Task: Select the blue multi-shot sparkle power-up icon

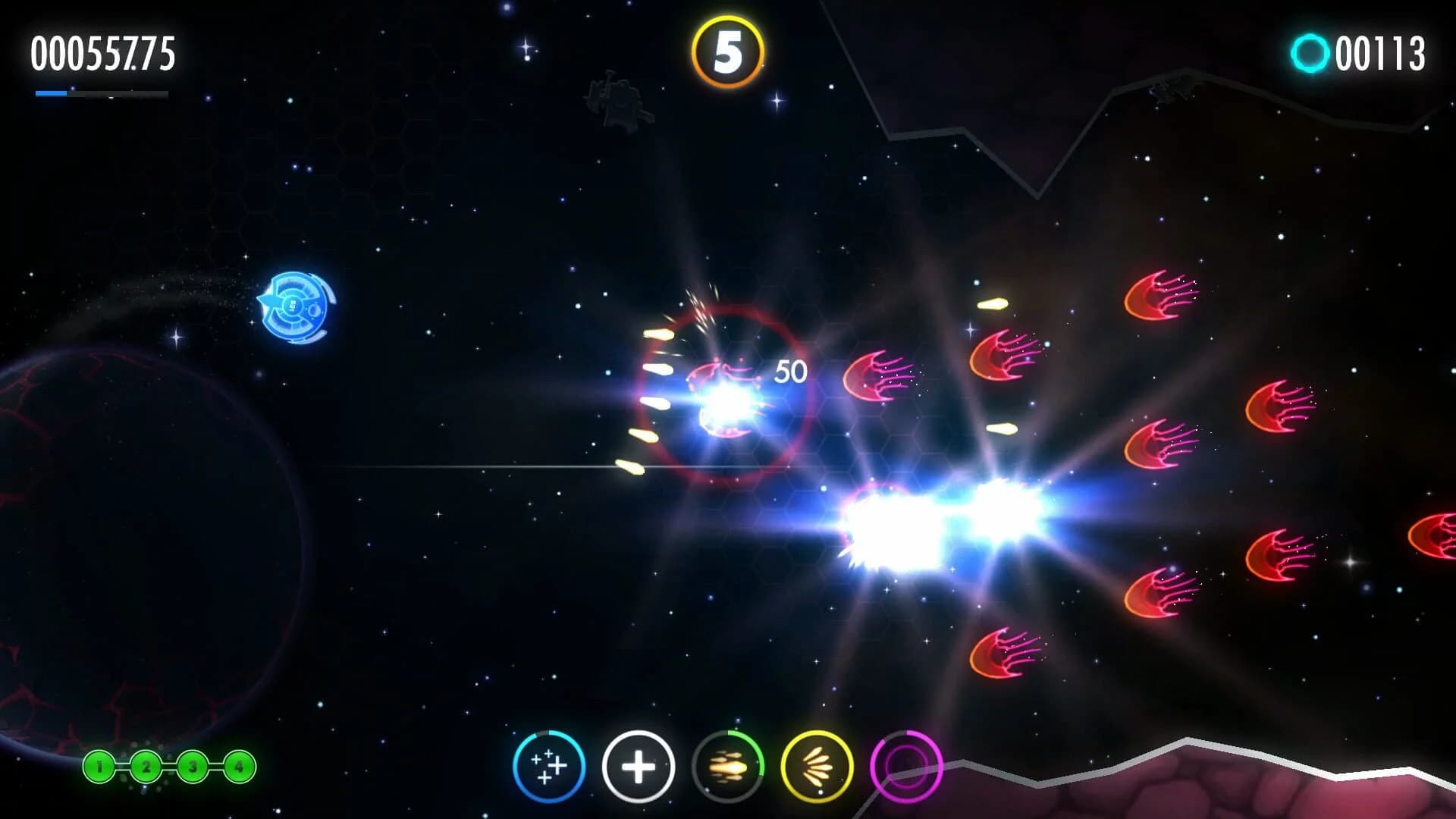Action: (550, 766)
